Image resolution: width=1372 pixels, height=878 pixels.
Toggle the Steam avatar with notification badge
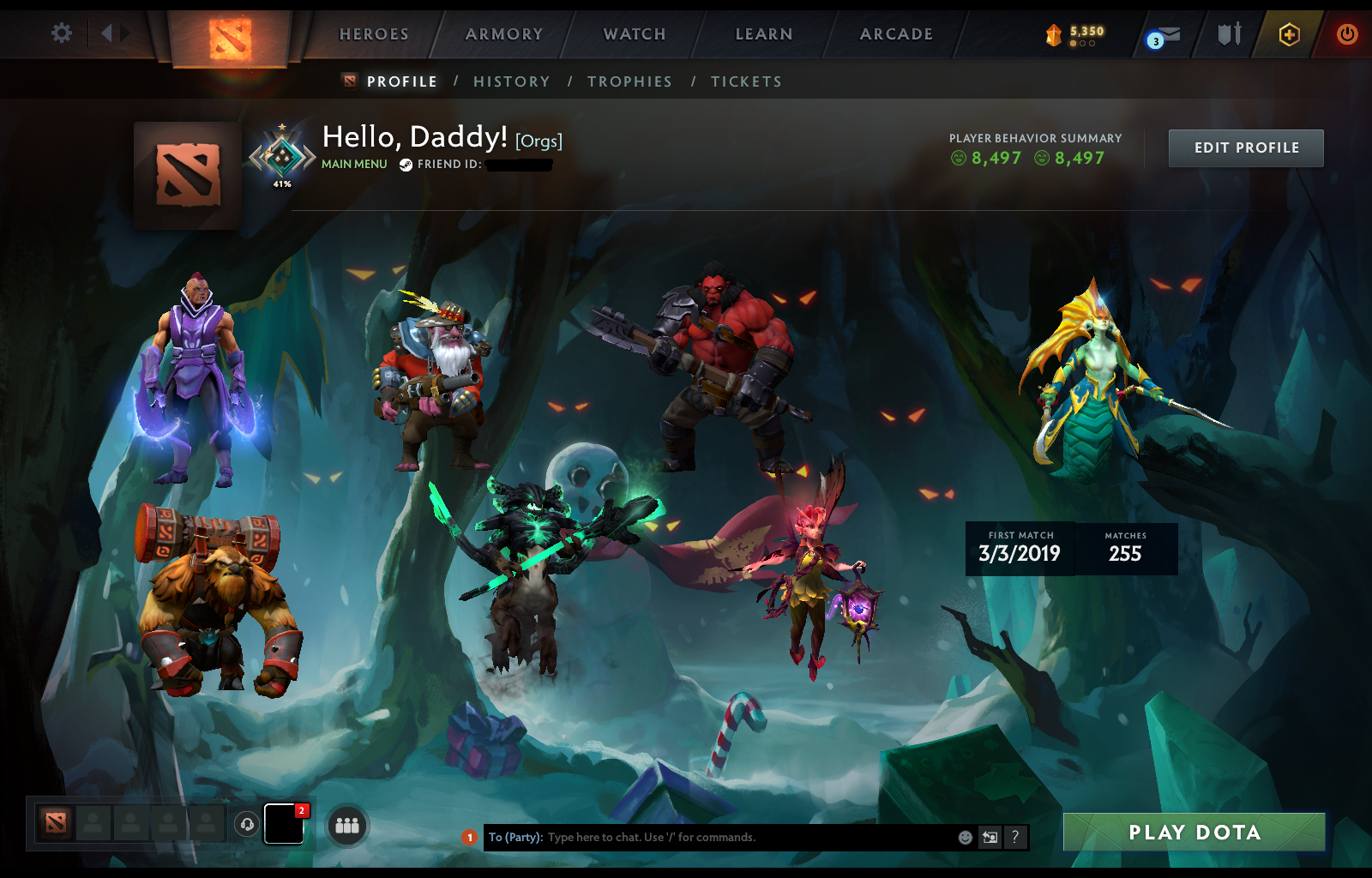[x=283, y=826]
